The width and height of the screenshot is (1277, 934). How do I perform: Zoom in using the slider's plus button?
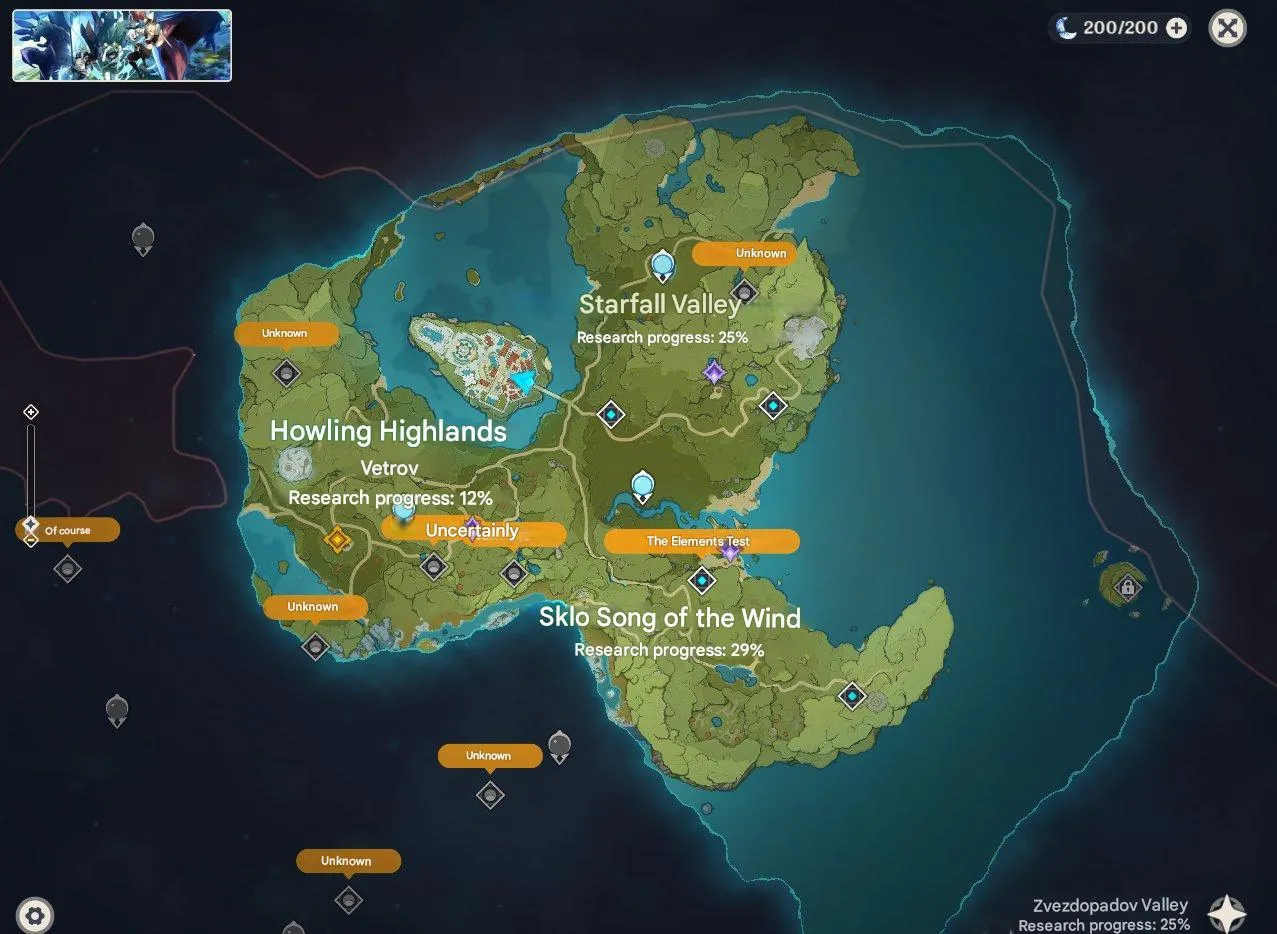click(x=31, y=412)
